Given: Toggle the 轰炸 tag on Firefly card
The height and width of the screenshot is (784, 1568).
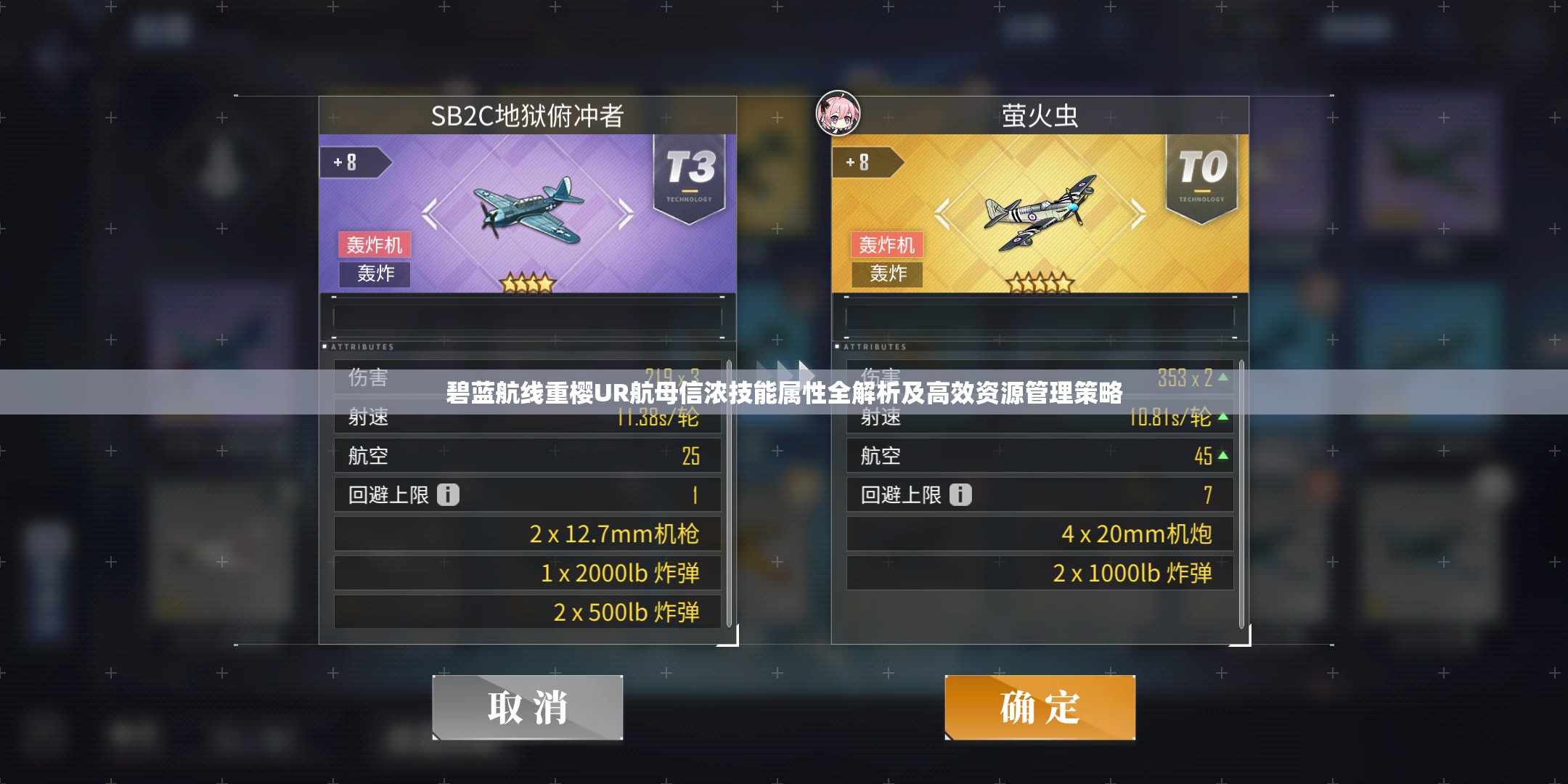Looking at the screenshot, I should tap(887, 275).
